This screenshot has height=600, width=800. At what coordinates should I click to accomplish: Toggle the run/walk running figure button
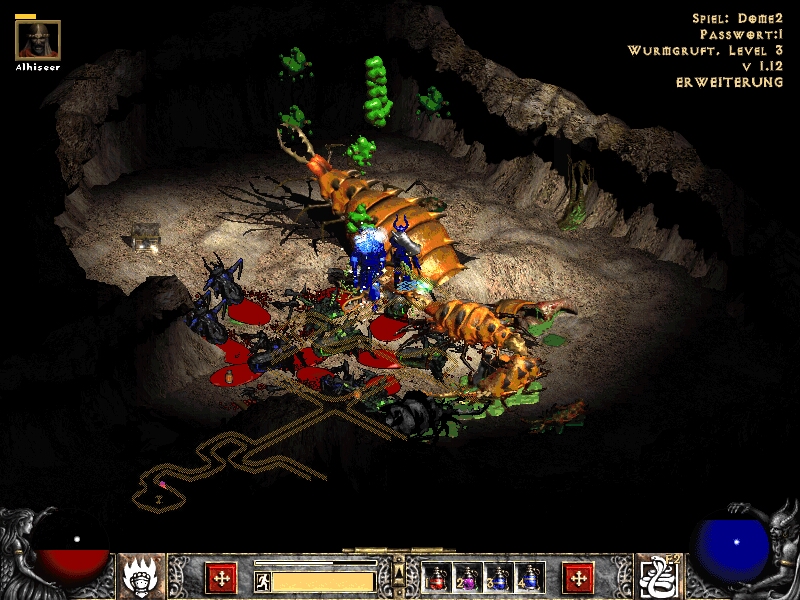263,581
